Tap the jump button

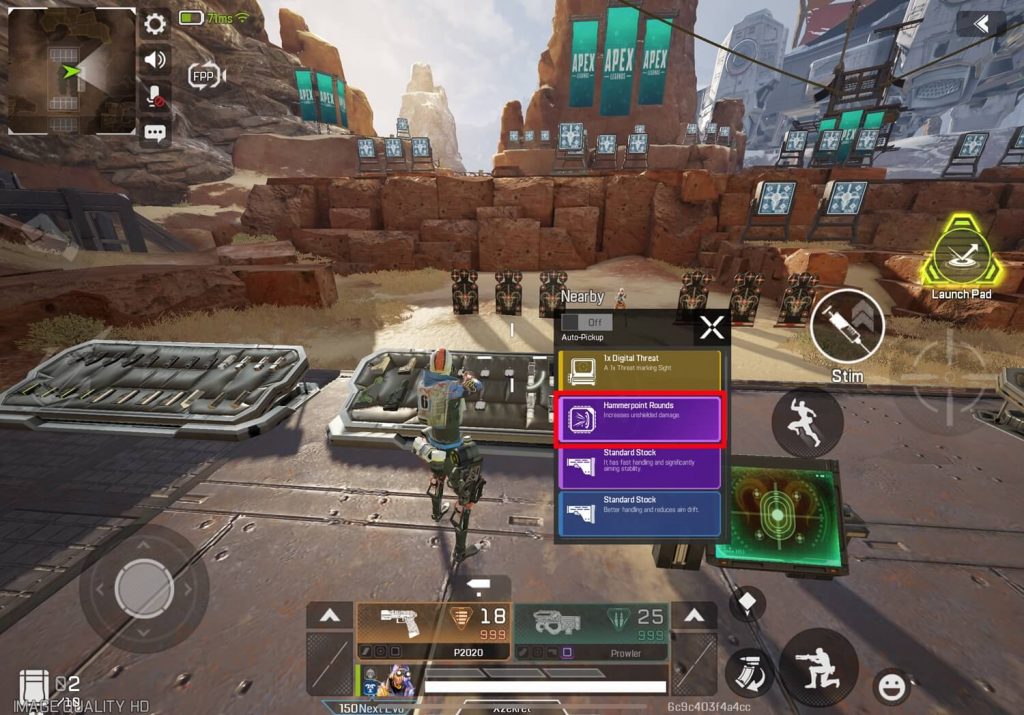[807, 423]
